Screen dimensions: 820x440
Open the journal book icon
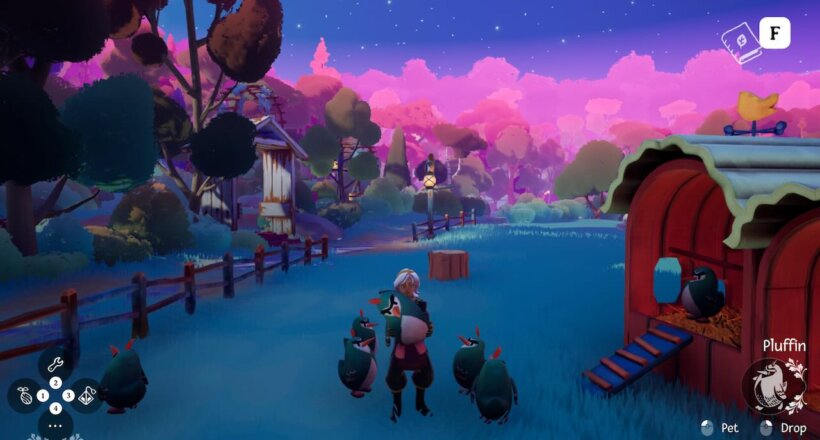click(742, 44)
